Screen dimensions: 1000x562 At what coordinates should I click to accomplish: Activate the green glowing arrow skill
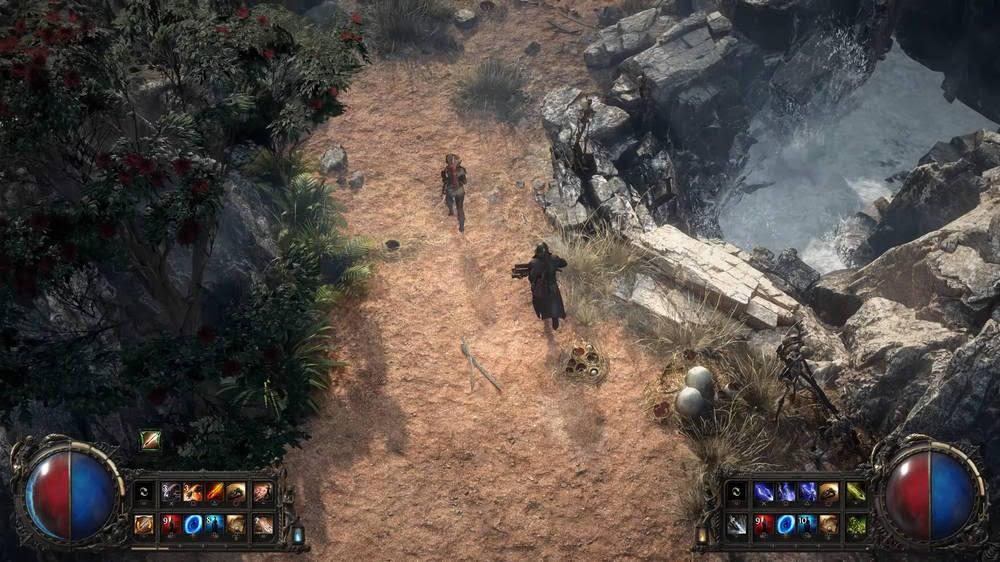pos(855,492)
